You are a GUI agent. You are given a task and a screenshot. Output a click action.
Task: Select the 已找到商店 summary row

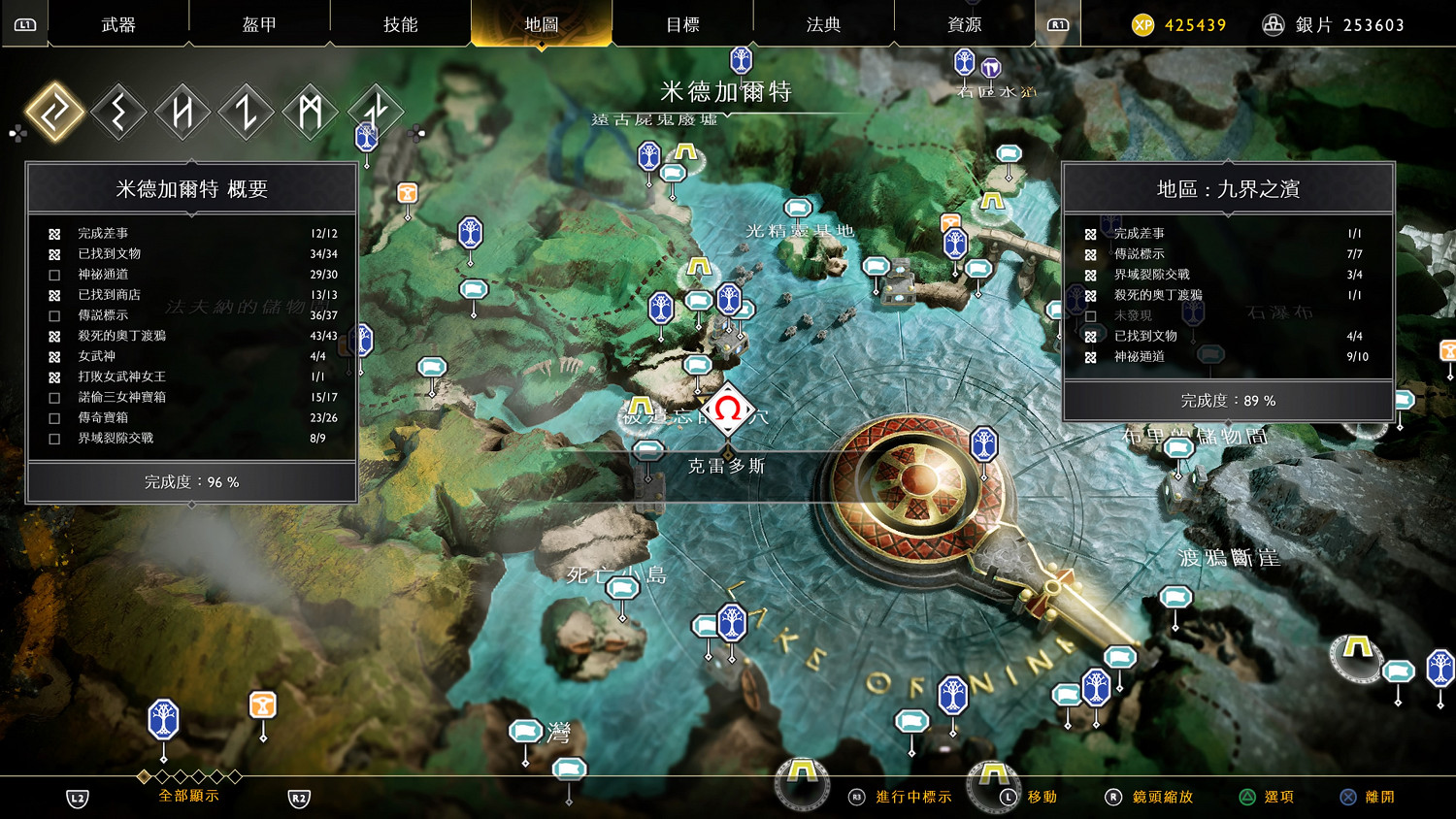[x=192, y=295]
